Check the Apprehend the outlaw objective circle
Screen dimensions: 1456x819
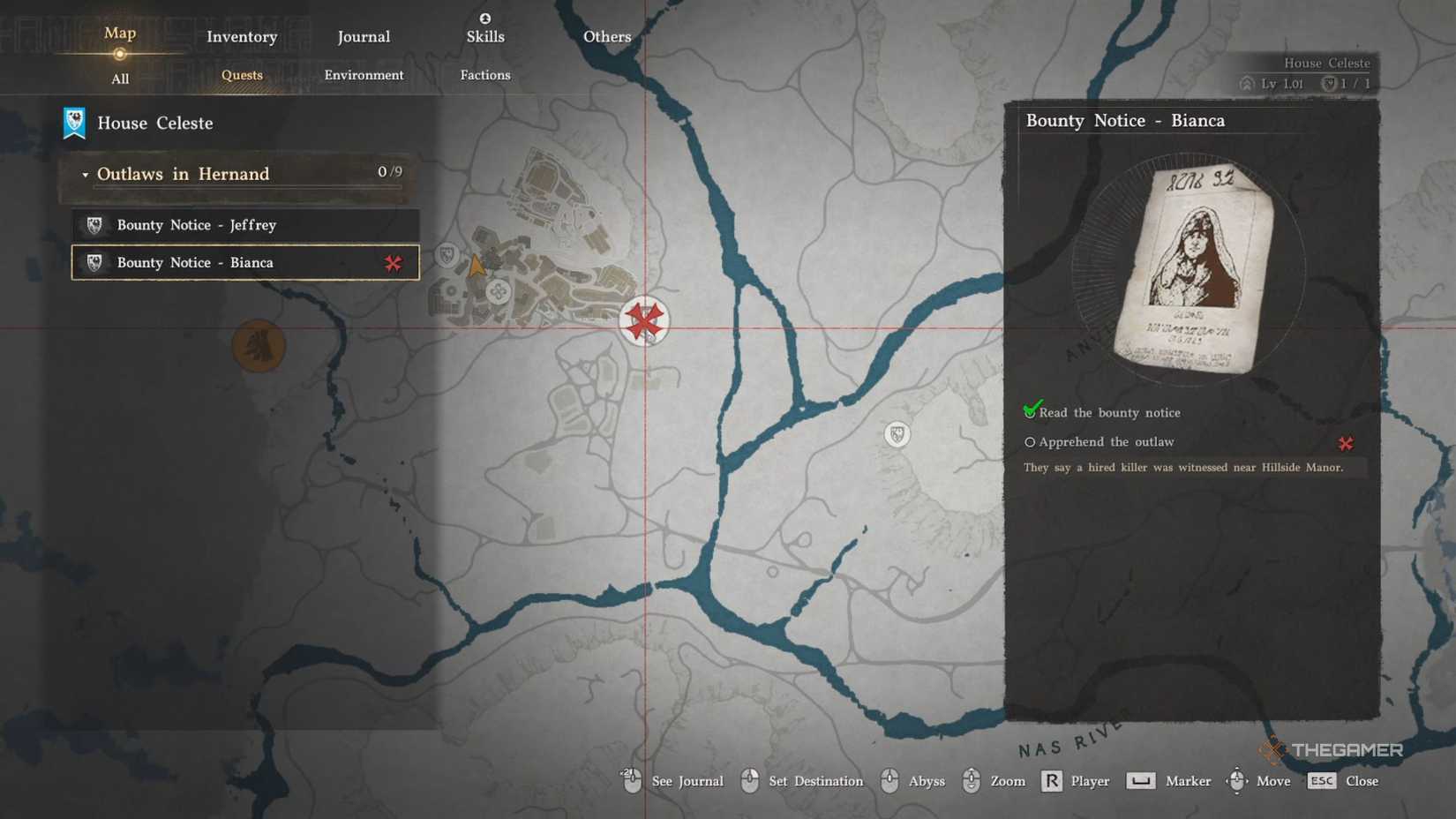[1030, 441]
